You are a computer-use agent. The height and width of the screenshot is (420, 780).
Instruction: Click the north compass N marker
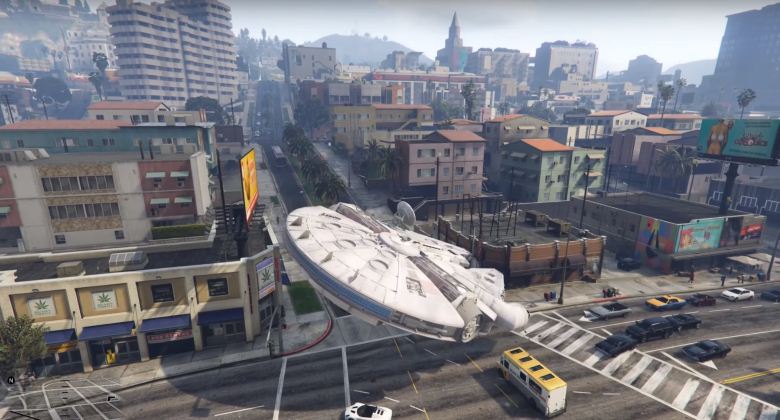10,380
